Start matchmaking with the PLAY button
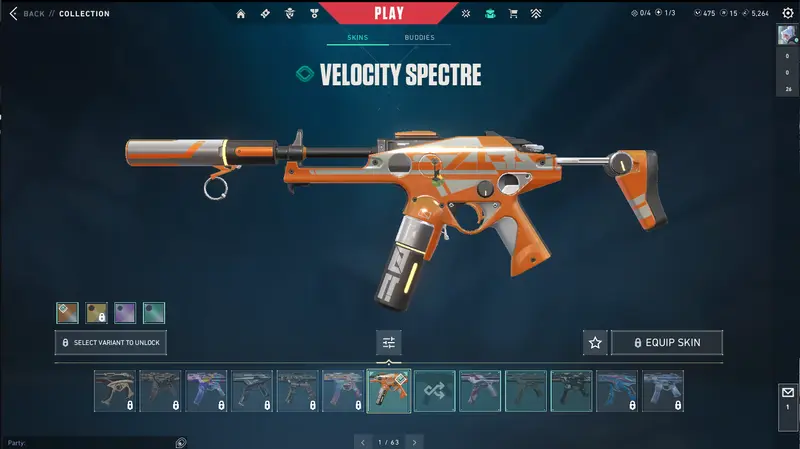 click(389, 13)
